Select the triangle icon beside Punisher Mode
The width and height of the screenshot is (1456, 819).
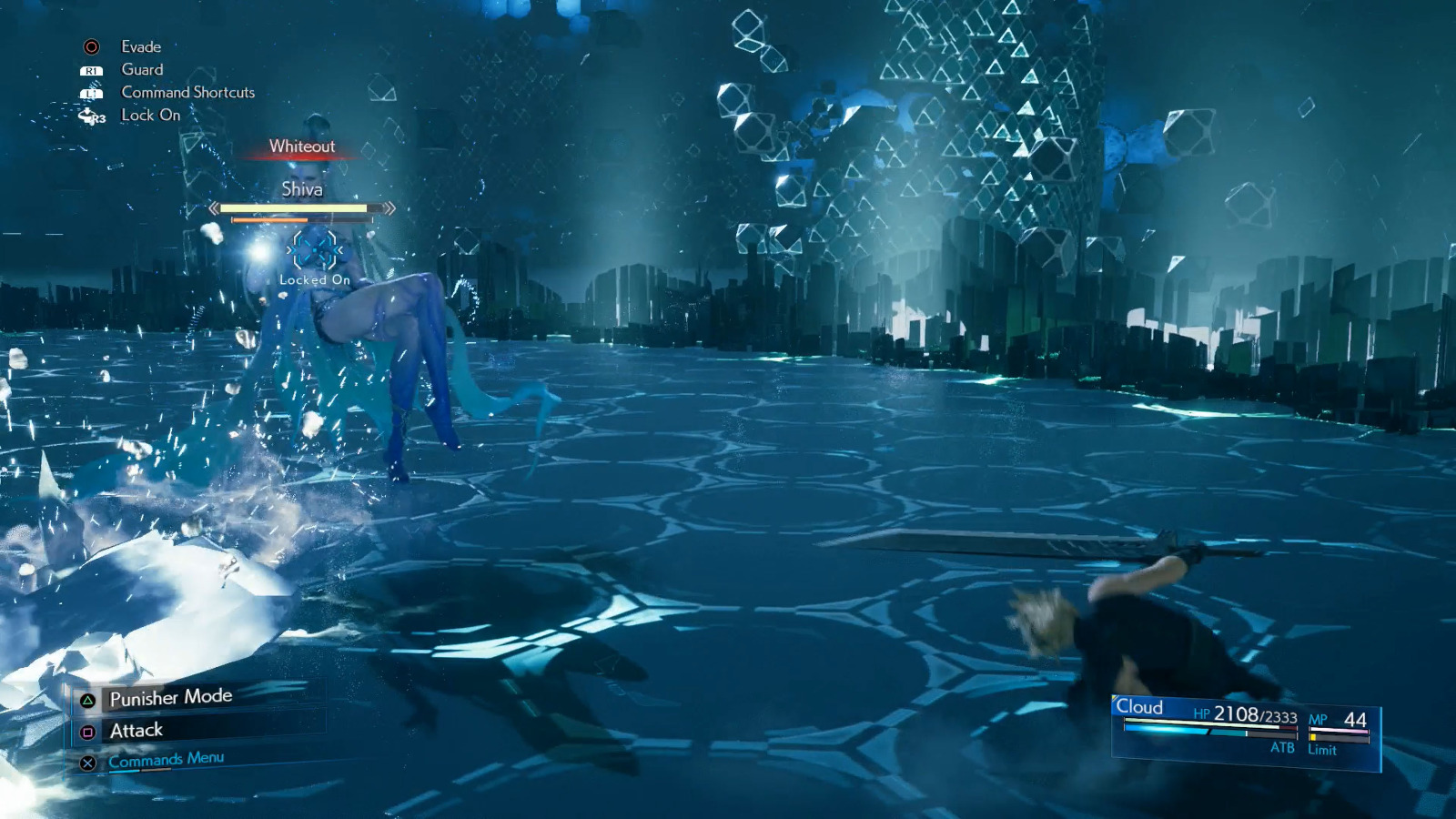coord(87,697)
